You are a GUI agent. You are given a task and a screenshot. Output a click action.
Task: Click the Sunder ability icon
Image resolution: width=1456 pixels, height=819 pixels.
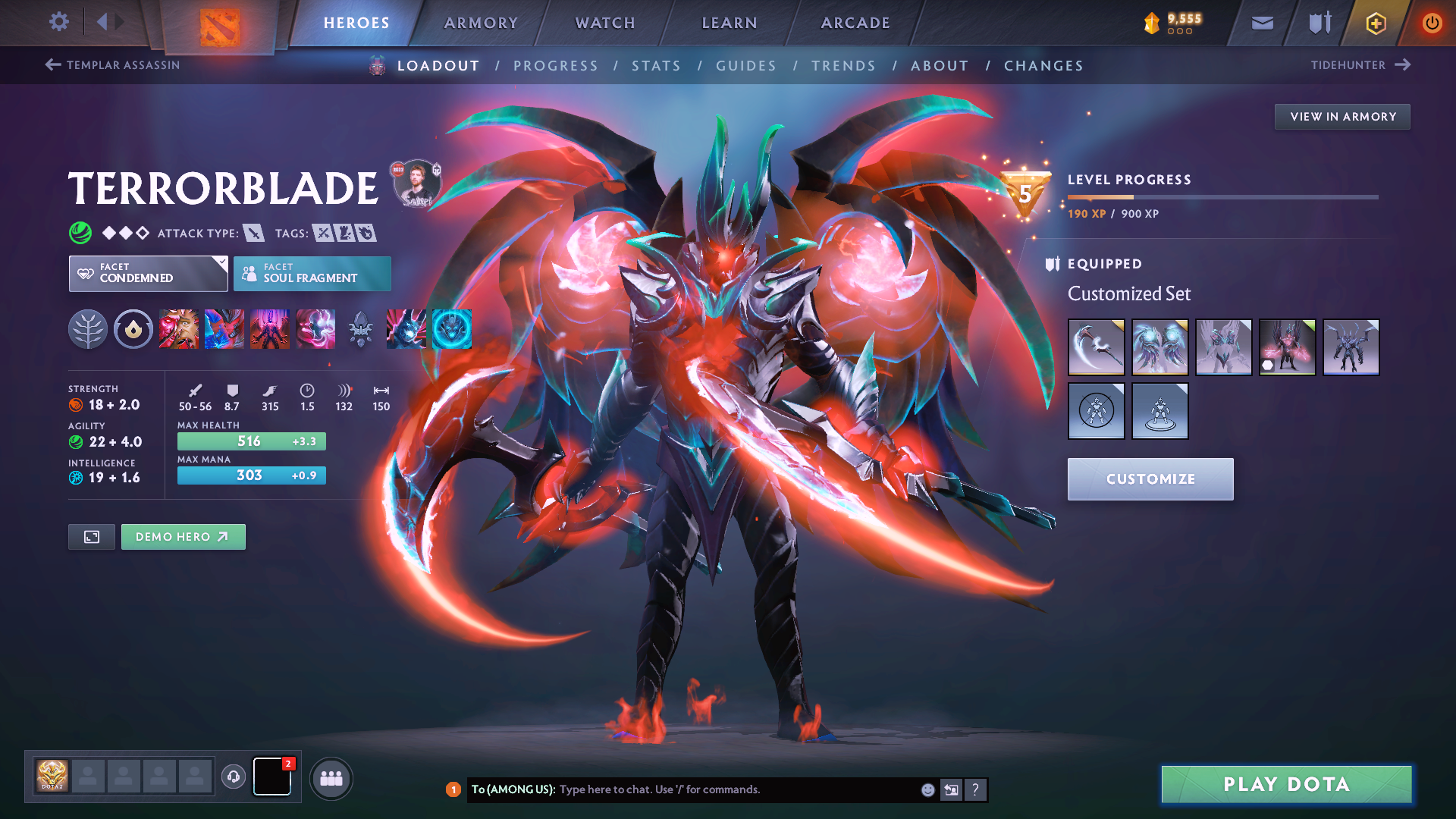[315, 329]
